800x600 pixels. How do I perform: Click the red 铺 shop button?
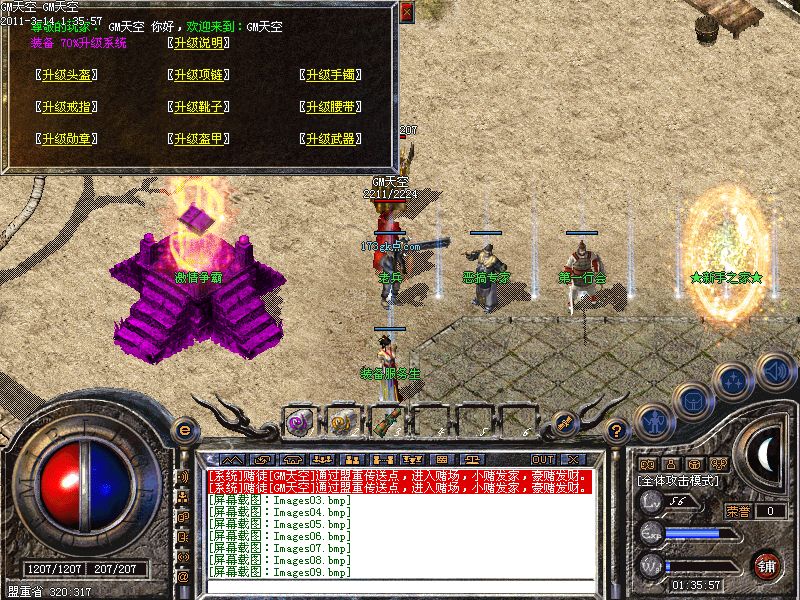point(768,565)
